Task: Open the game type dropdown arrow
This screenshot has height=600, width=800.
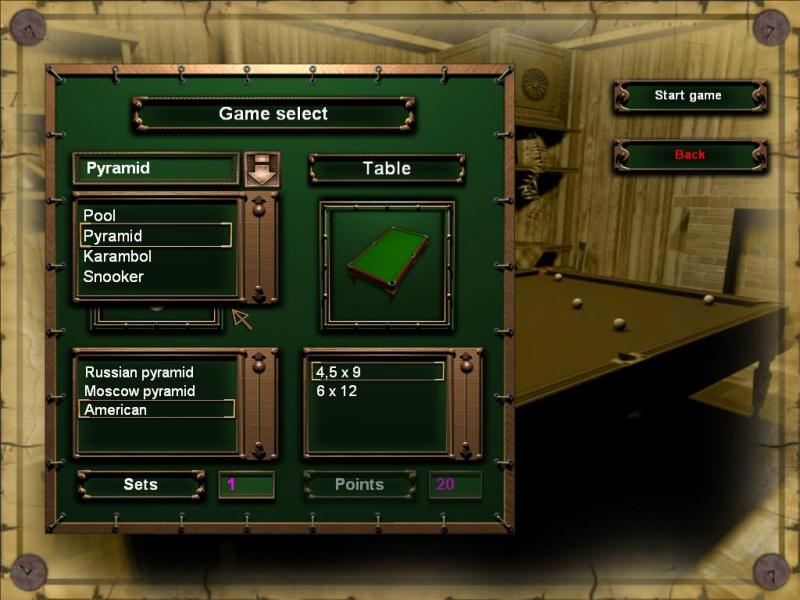Action: 262,169
